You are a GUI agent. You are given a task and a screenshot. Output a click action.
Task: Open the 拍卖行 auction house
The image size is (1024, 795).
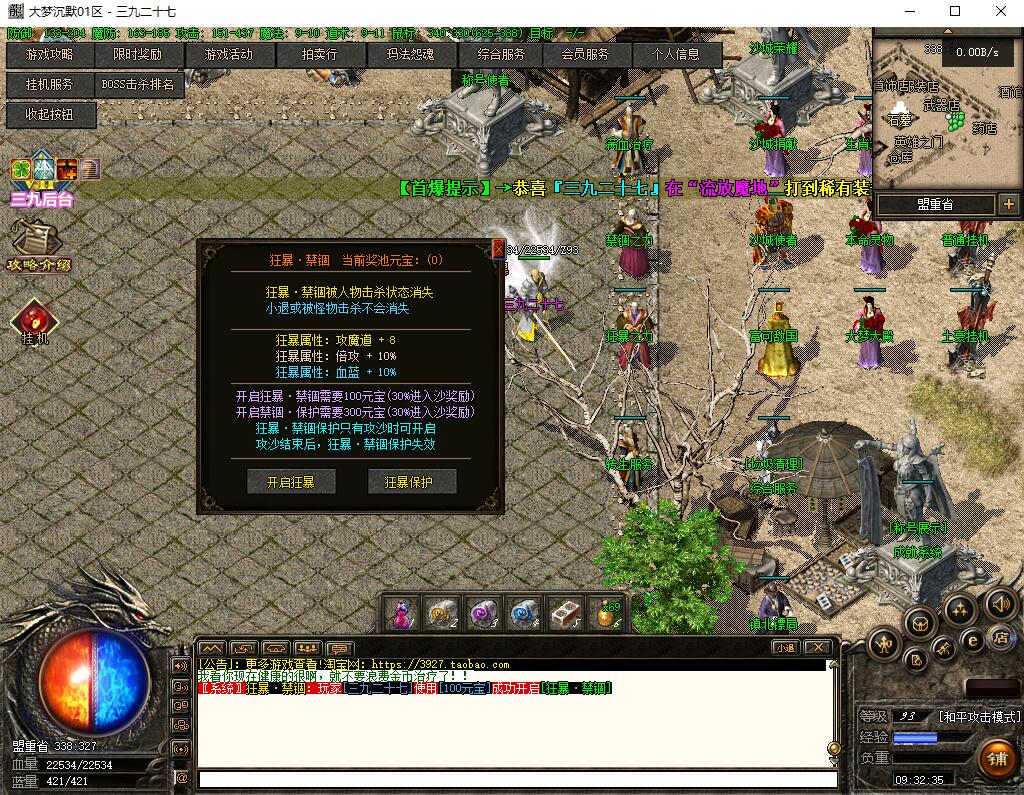[320, 55]
